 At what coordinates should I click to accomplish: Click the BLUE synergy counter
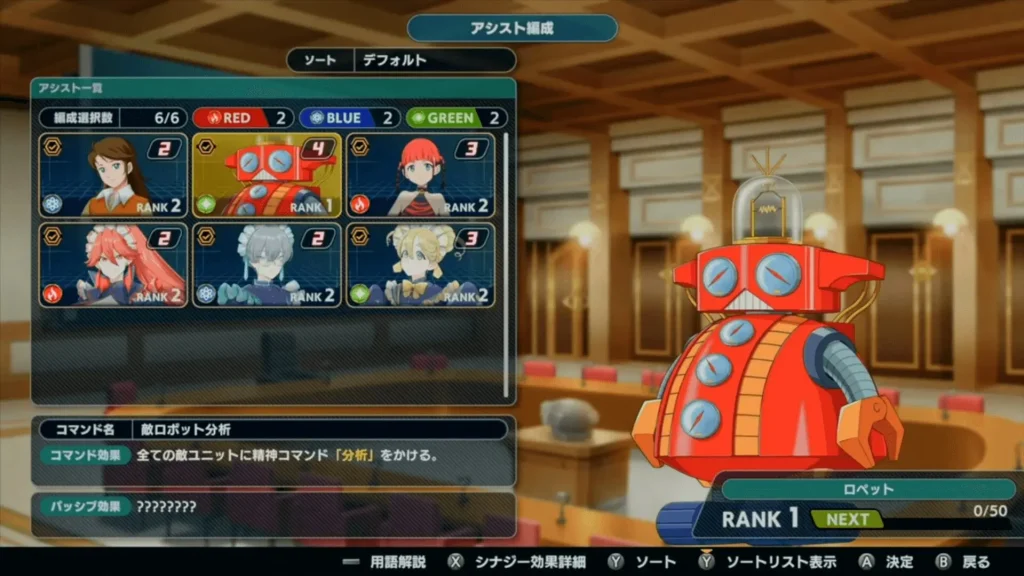click(x=349, y=118)
